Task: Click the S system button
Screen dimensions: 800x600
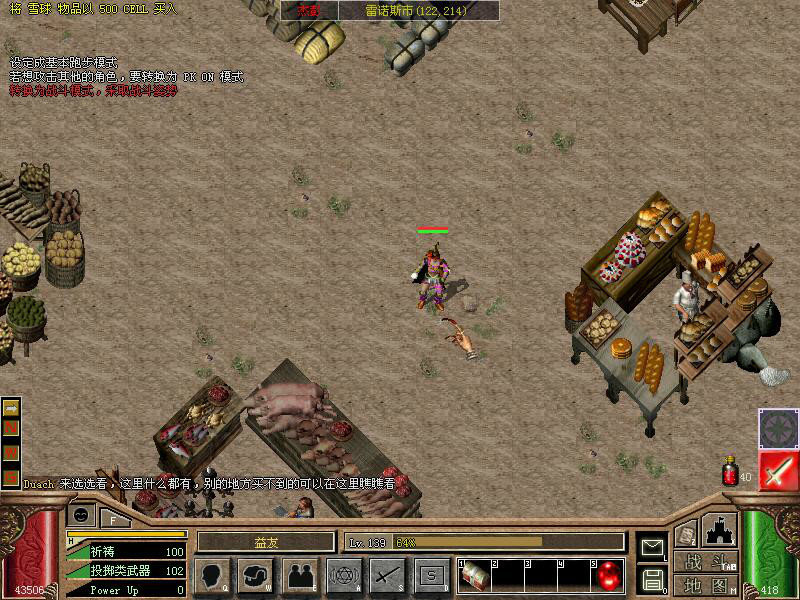Action: (x=431, y=575)
